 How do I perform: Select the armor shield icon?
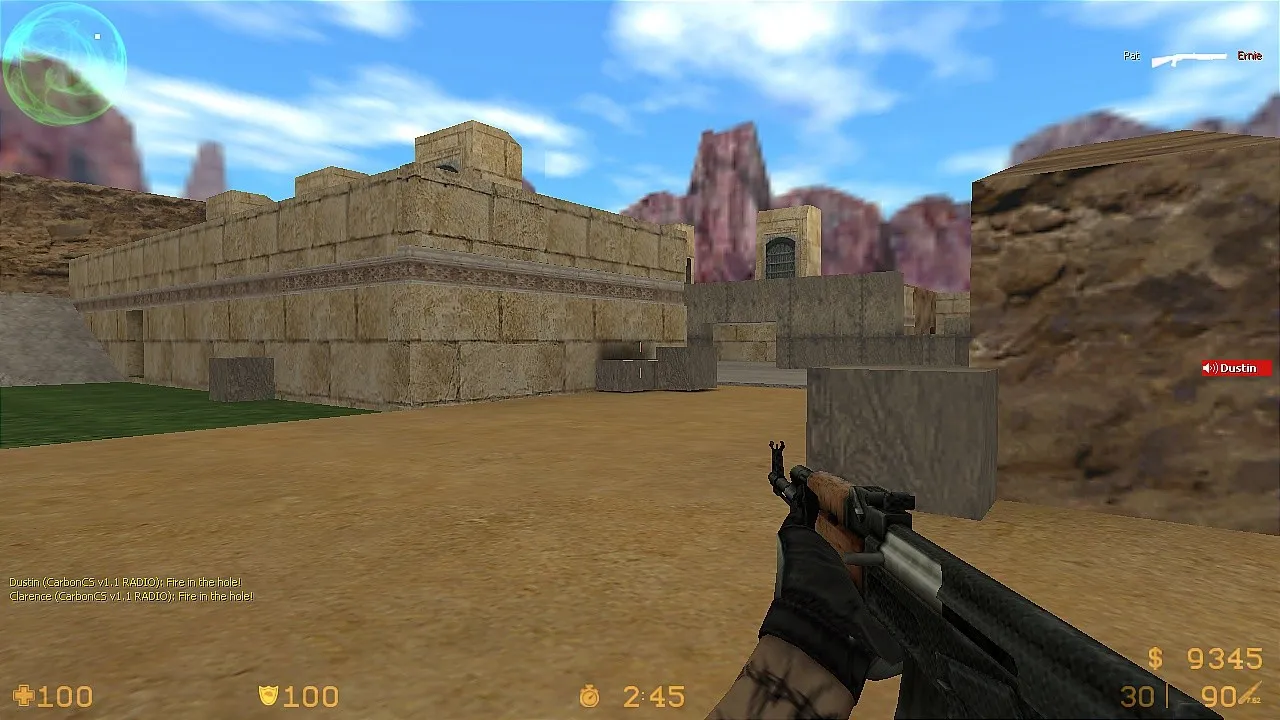[267, 695]
